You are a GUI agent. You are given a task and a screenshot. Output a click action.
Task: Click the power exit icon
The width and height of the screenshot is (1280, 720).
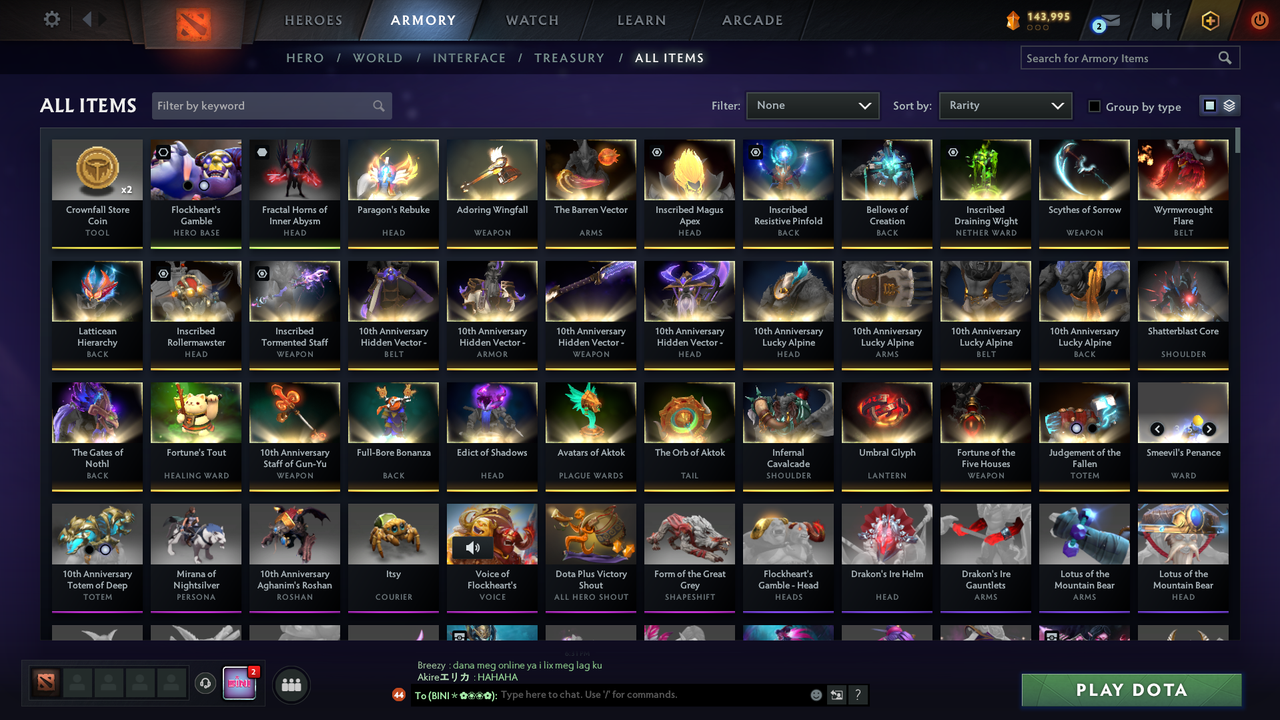pyautogui.click(x=1258, y=18)
